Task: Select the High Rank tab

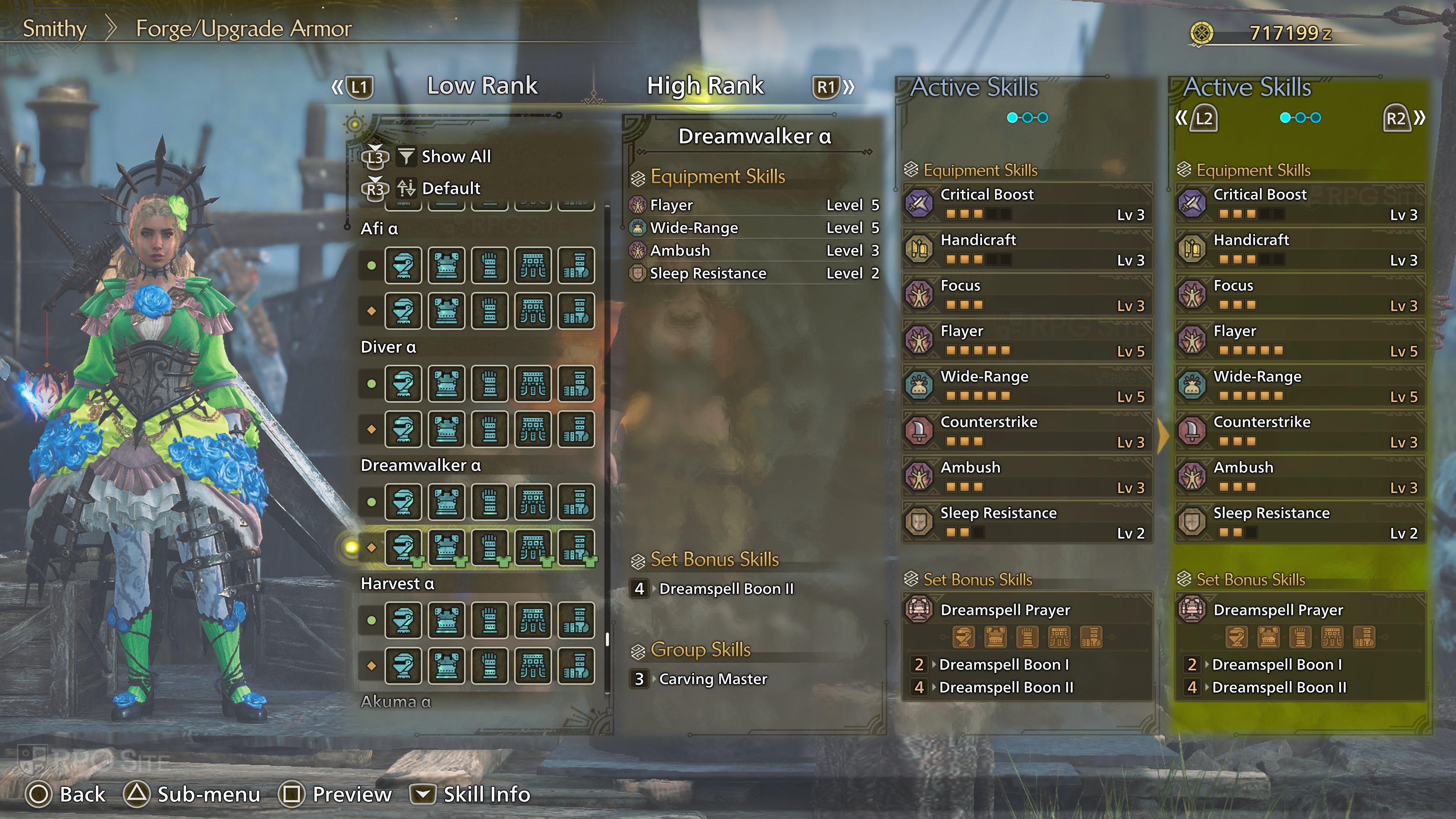Action: [705, 86]
